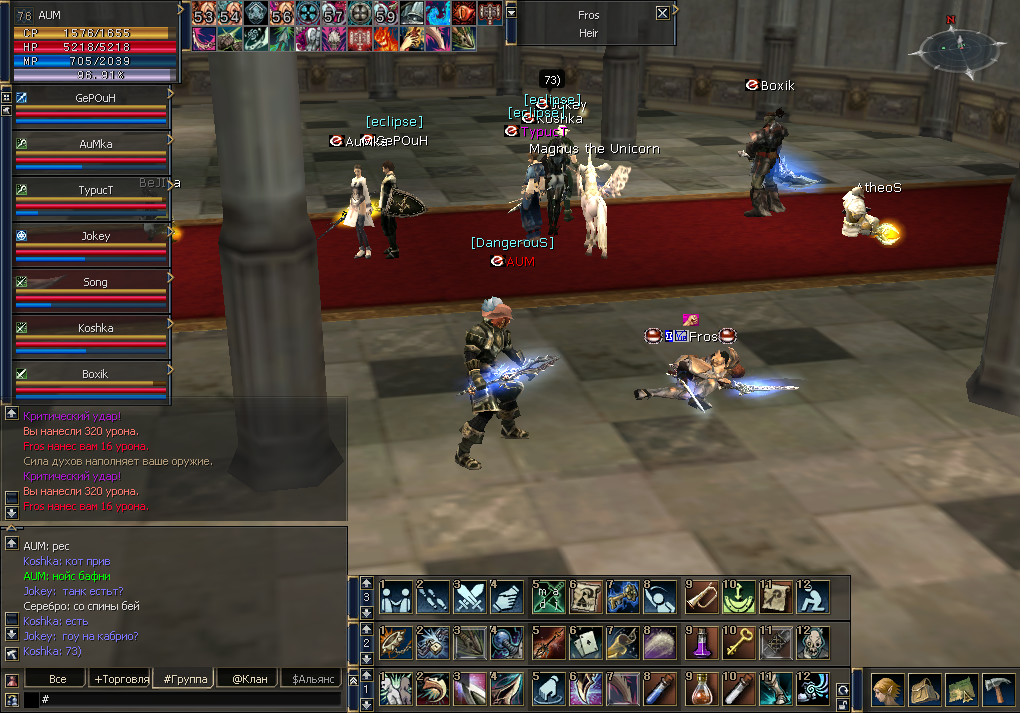Screen dimensions: 1024x713
Task: Close the Fros target window
Action: (x=662, y=13)
